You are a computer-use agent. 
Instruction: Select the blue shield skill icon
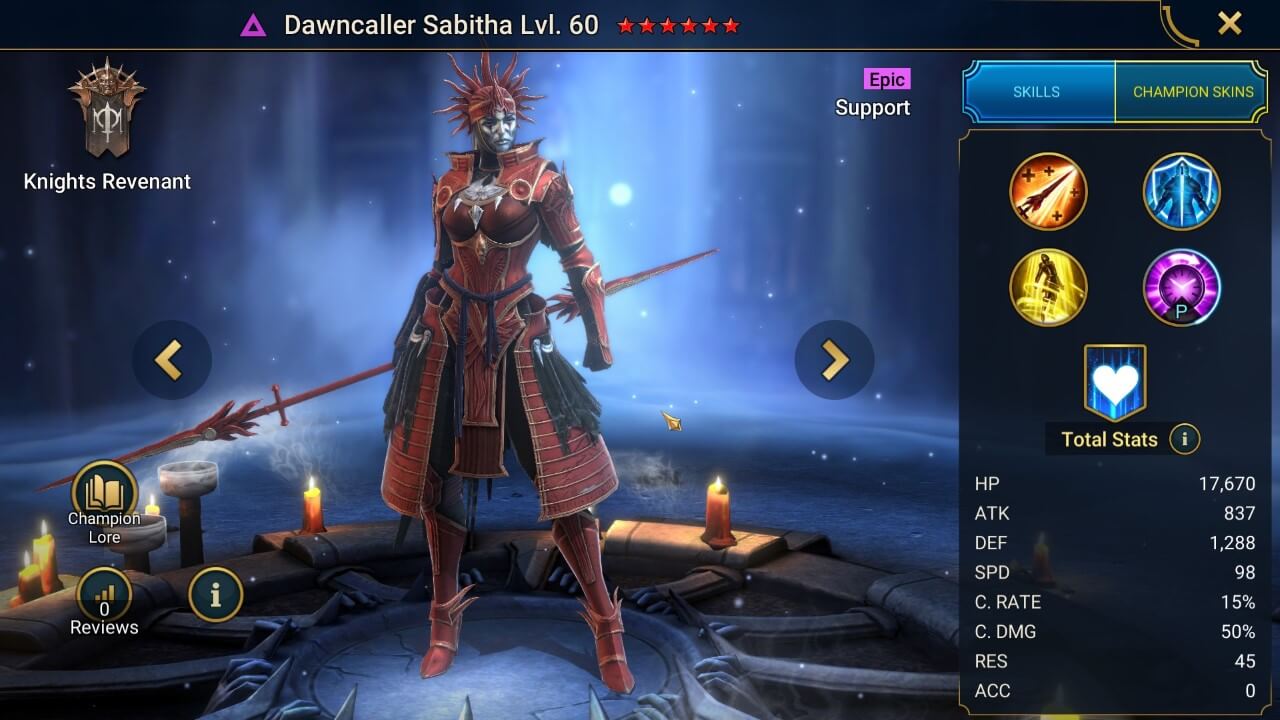tap(1181, 192)
